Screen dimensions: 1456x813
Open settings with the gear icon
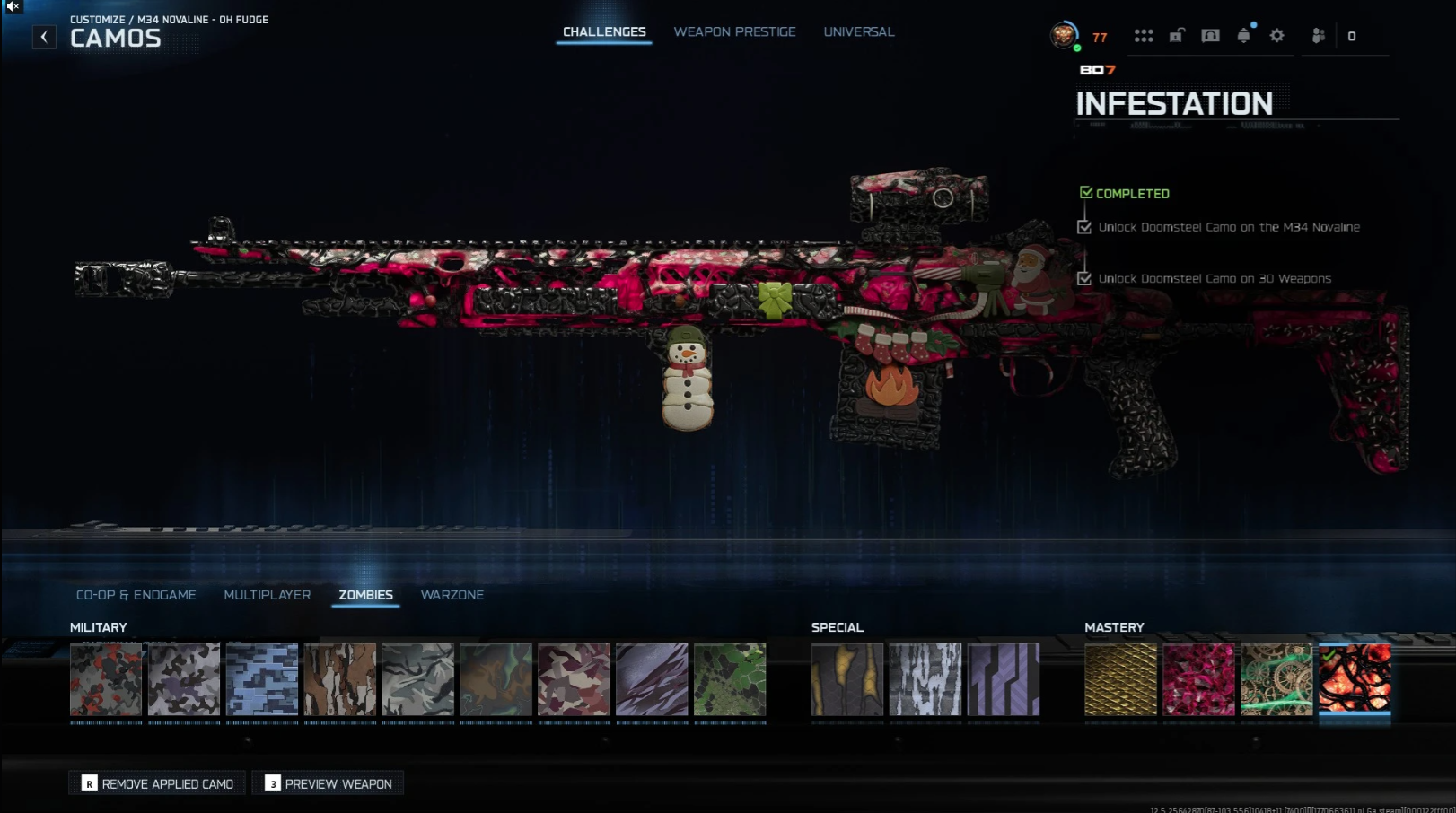(1276, 36)
